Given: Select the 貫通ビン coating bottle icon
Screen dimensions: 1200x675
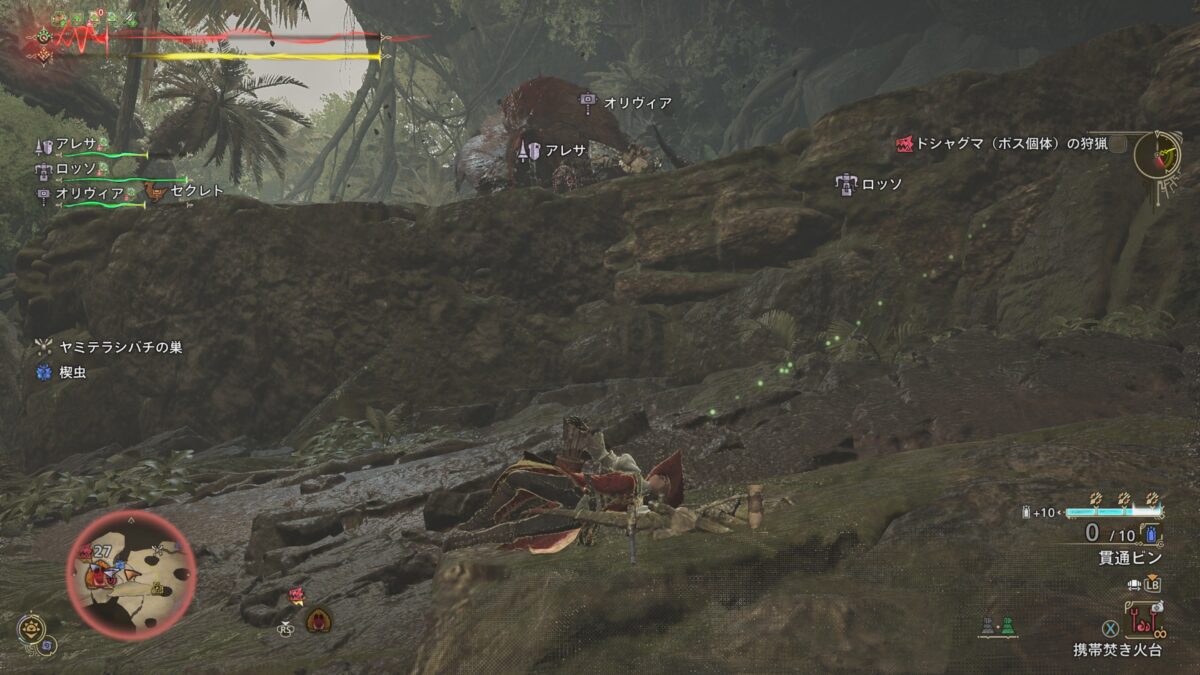Looking at the screenshot, I should click(x=1151, y=533).
